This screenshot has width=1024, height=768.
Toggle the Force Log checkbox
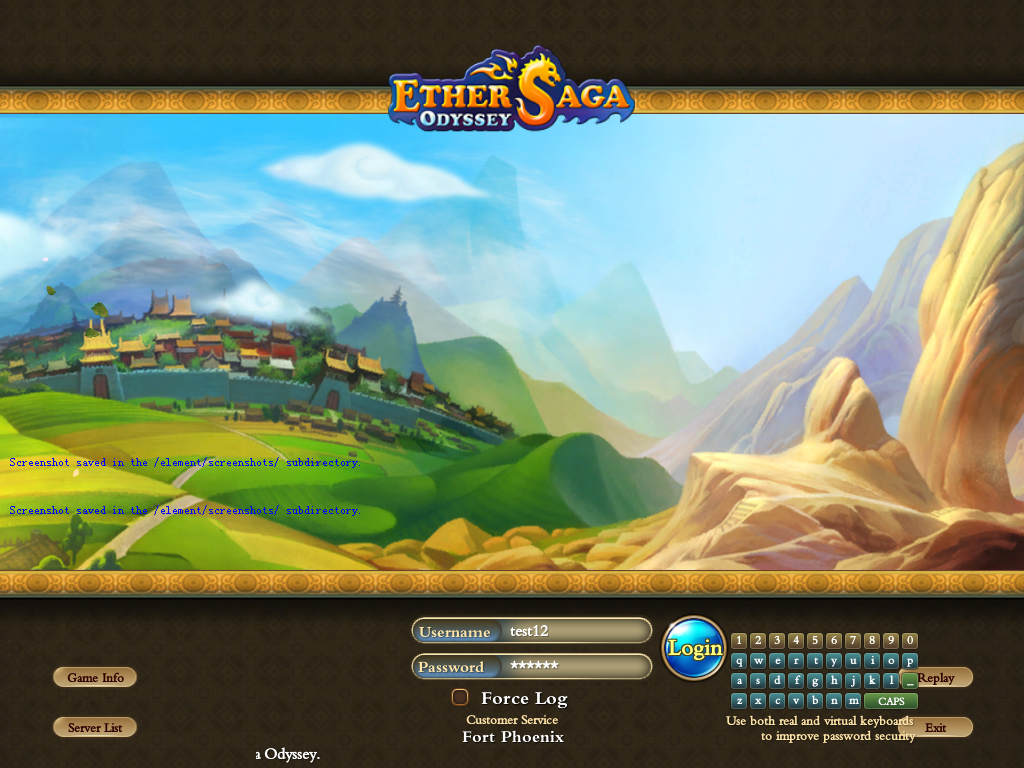460,698
